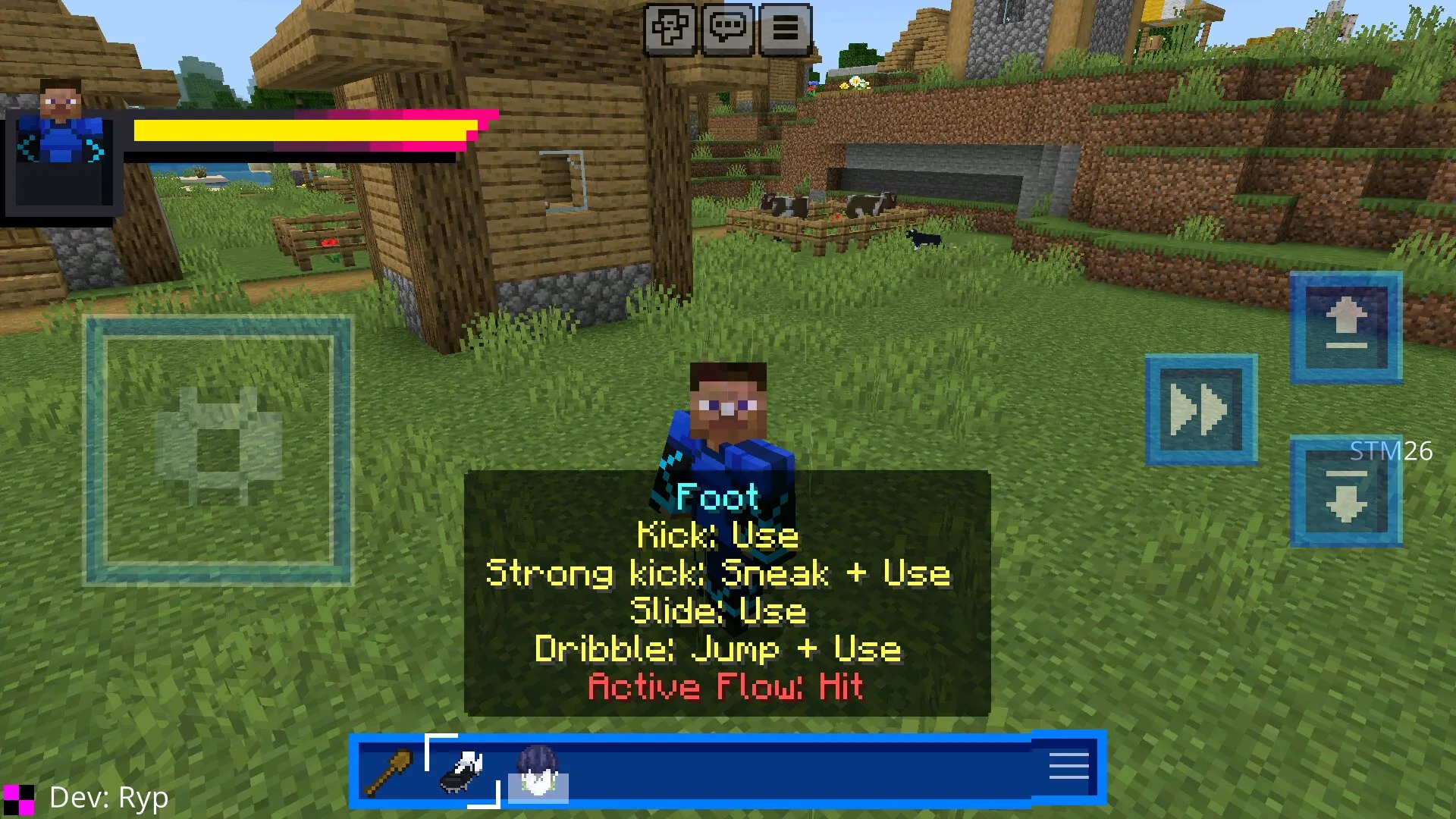1456x819 pixels.
Task: Select the football boot hotbar slot
Action: (x=463, y=770)
